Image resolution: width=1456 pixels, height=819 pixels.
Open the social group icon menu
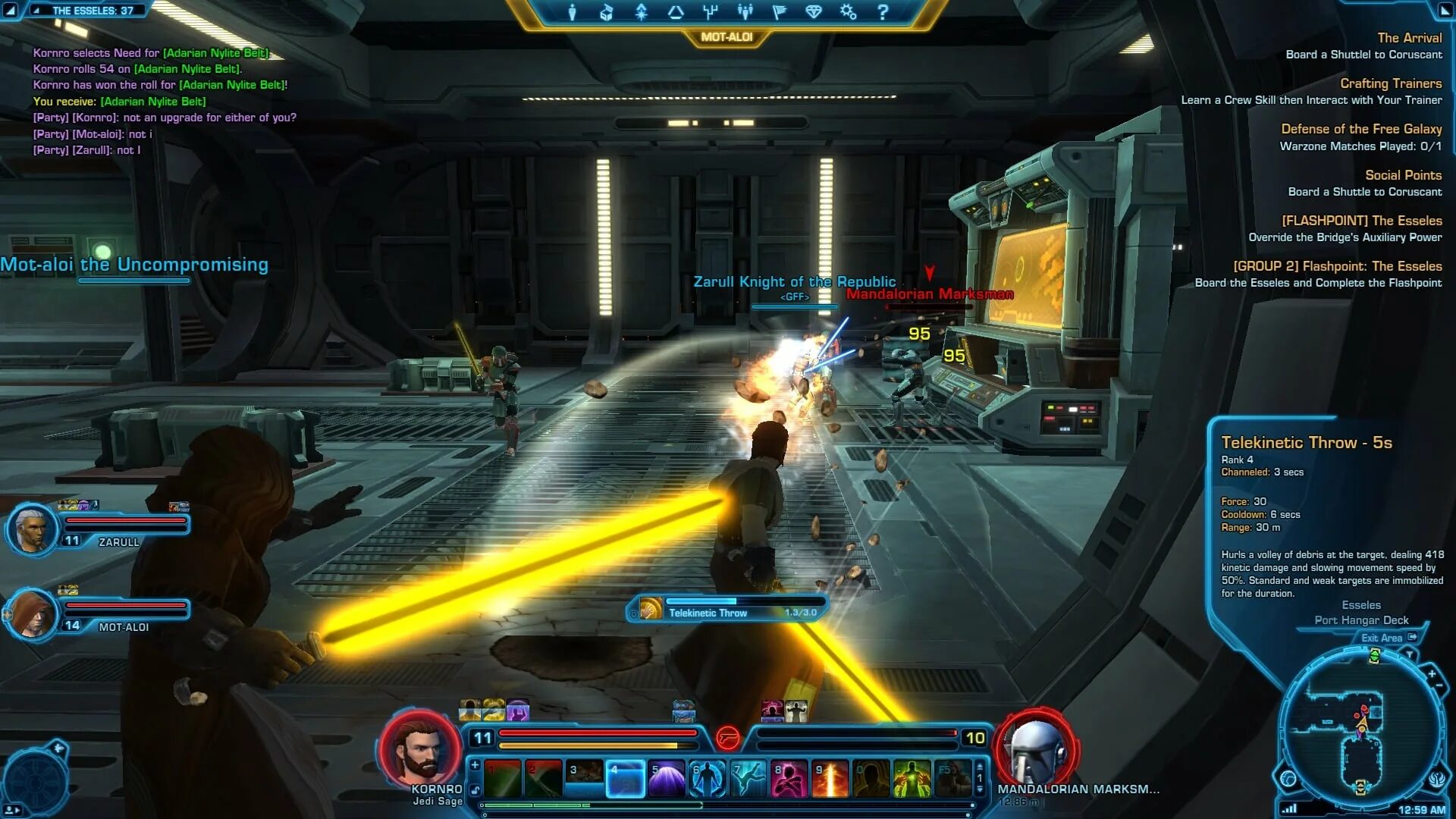pyautogui.click(x=745, y=12)
